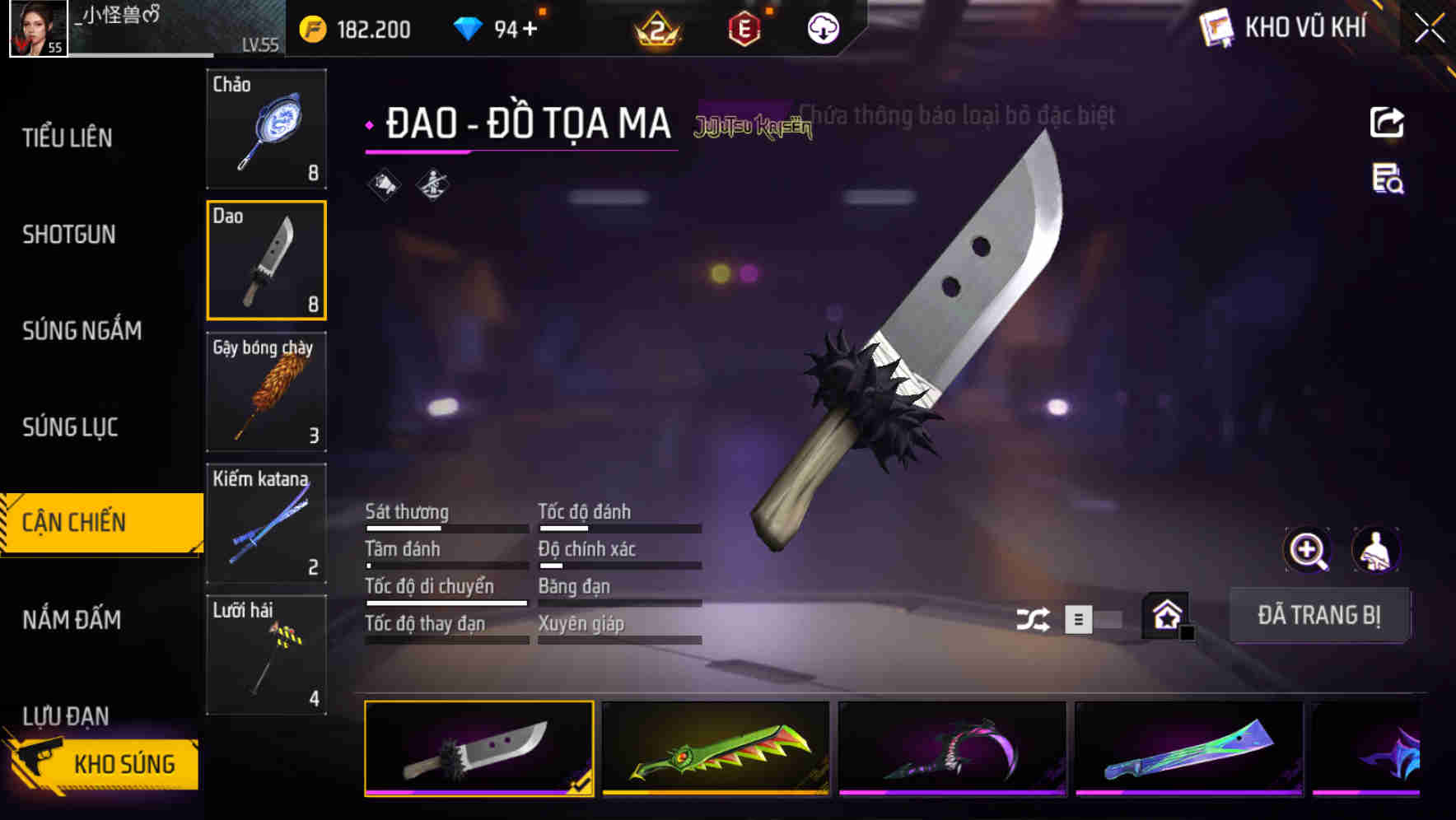Select the TIỂU LIÊN category
The width and height of the screenshot is (1456, 820).
click(x=70, y=138)
